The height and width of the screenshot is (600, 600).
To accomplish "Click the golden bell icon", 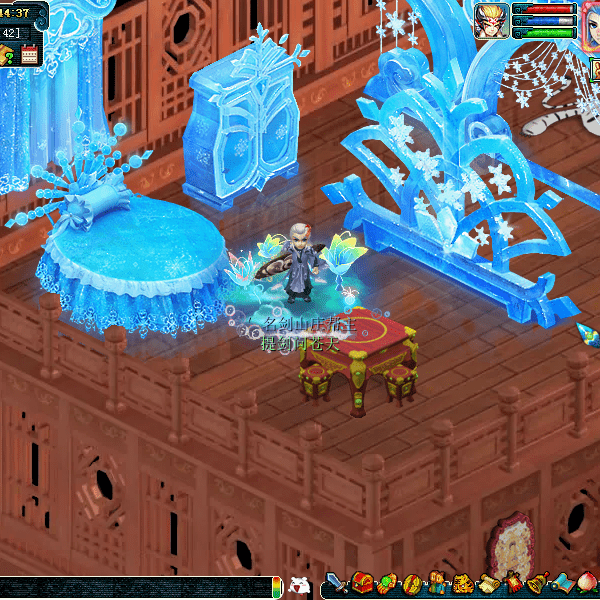I will [538, 584].
